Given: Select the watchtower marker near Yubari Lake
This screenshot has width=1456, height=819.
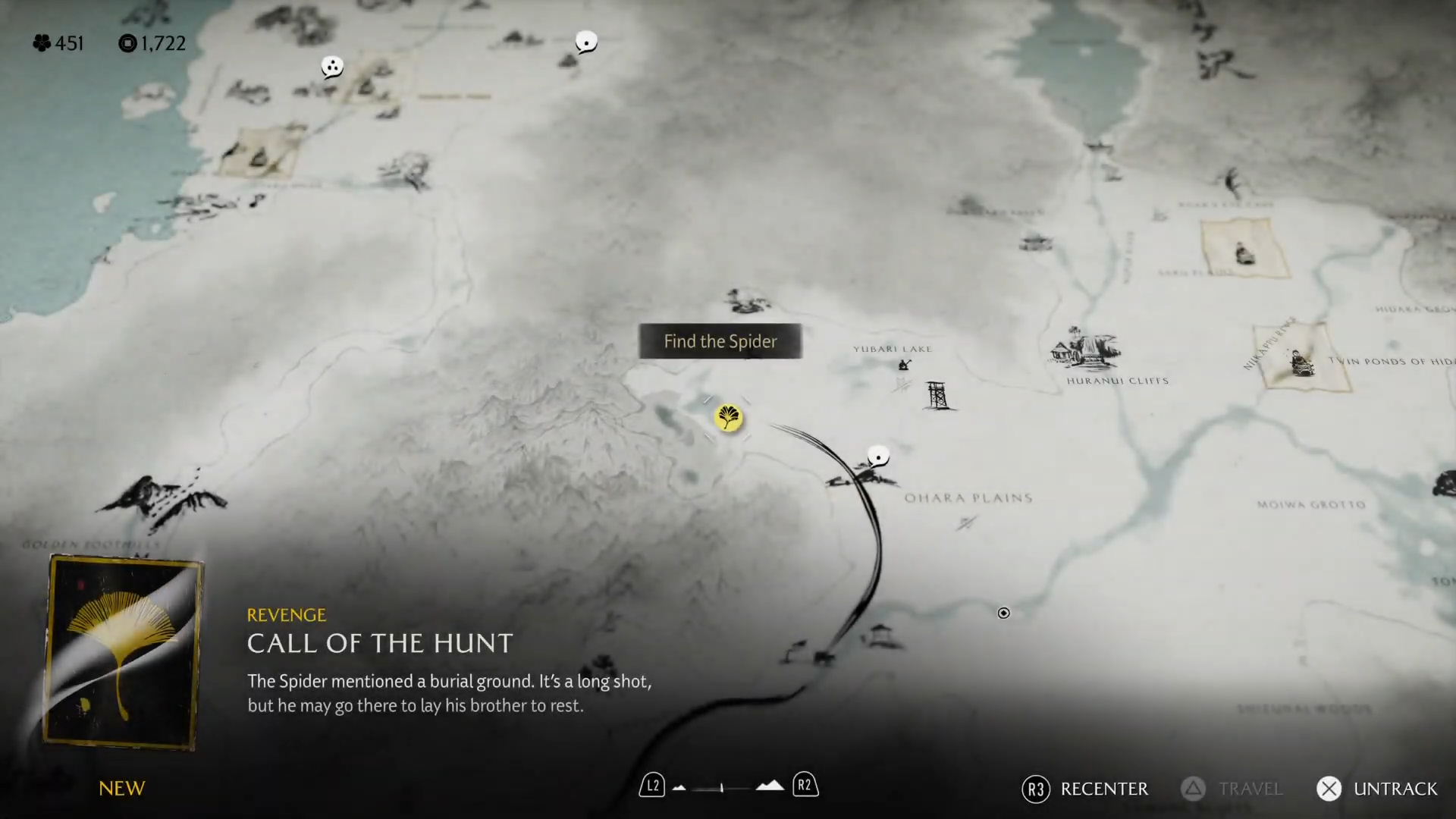Looking at the screenshot, I should point(937,395).
